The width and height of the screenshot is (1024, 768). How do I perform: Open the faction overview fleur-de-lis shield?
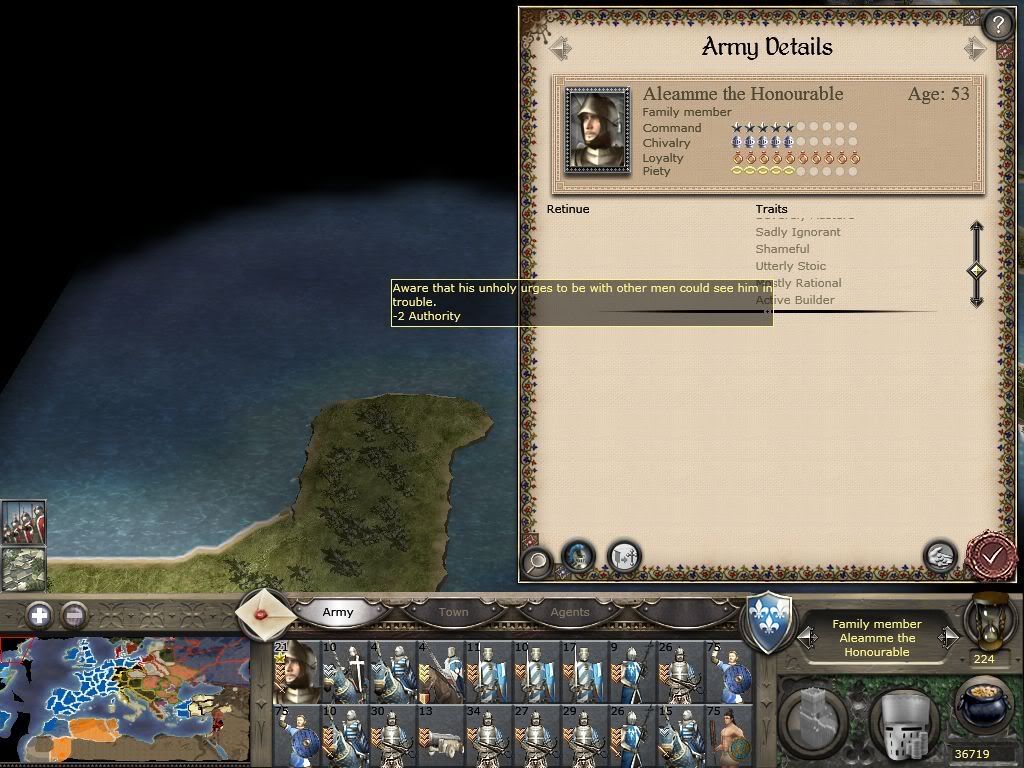tap(770, 622)
